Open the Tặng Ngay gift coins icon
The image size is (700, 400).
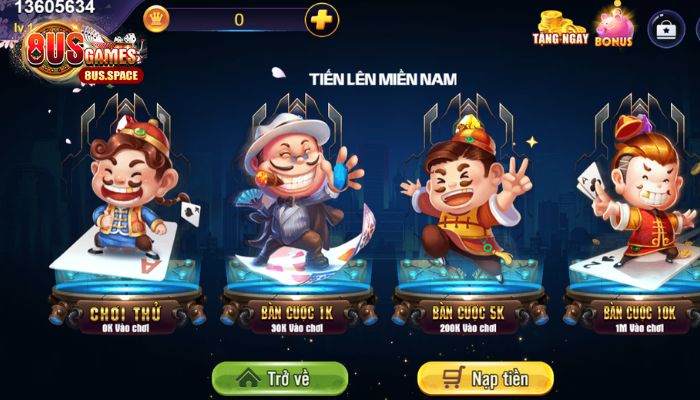coord(559,28)
